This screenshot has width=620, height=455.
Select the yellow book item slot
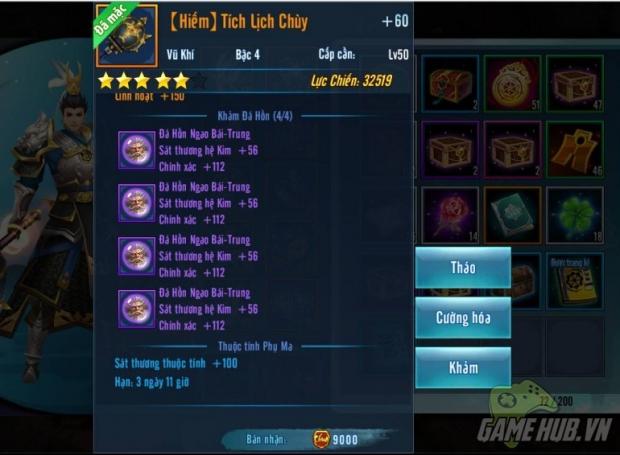[574, 280]
